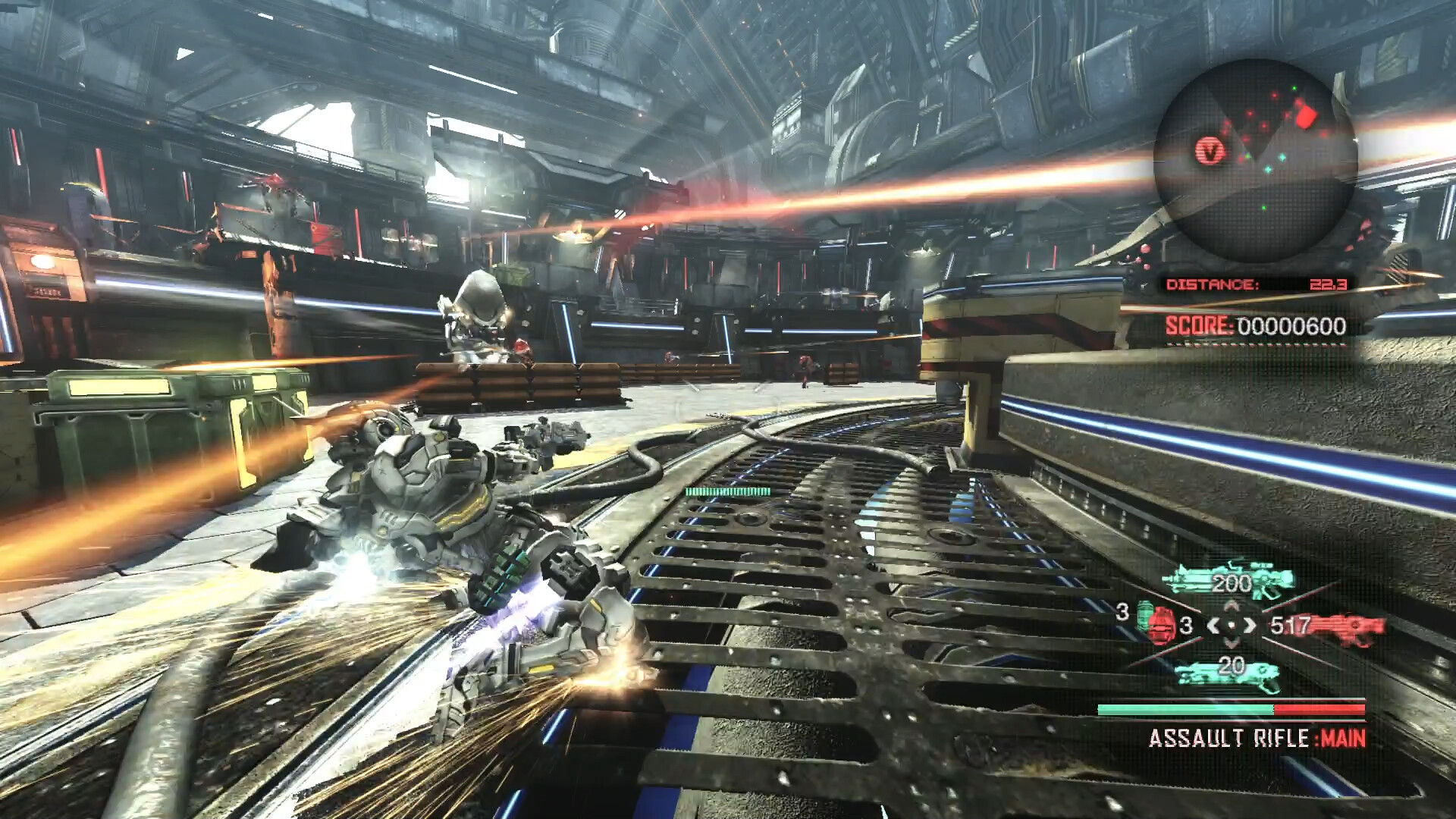The height and width of the screenshot is (819, 1456).
Task: Click the DISTANCE readout panel
Action: coord(1214,283)
